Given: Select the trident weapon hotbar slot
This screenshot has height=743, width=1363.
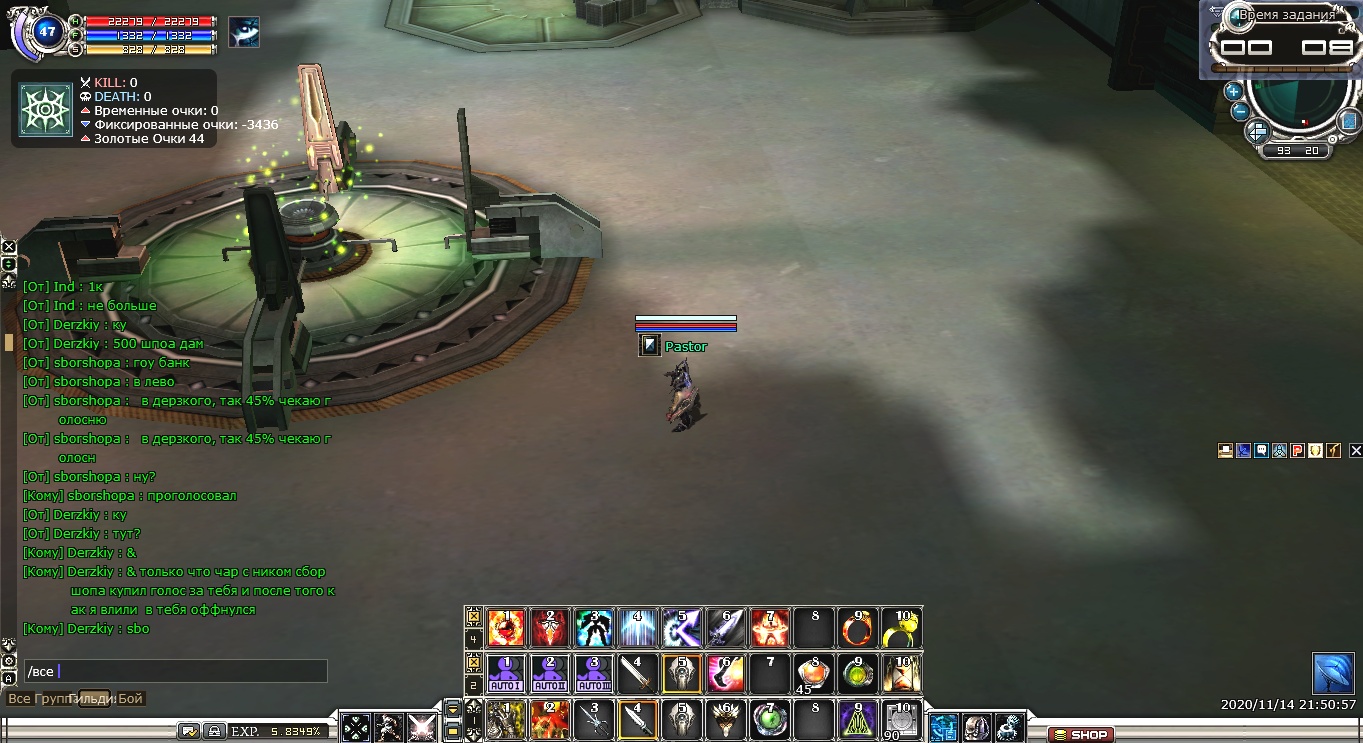Looking at the screenshot, I should pyautogui.click(x=594, y=720).
